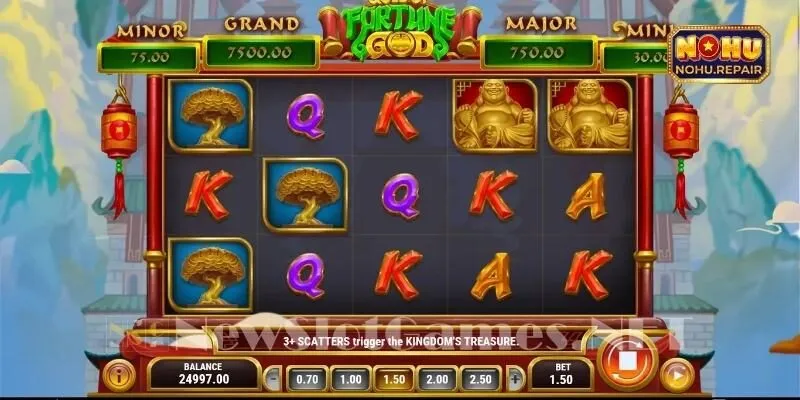
Task: Set the bet to 2.00
Action: tap(437, 379)
